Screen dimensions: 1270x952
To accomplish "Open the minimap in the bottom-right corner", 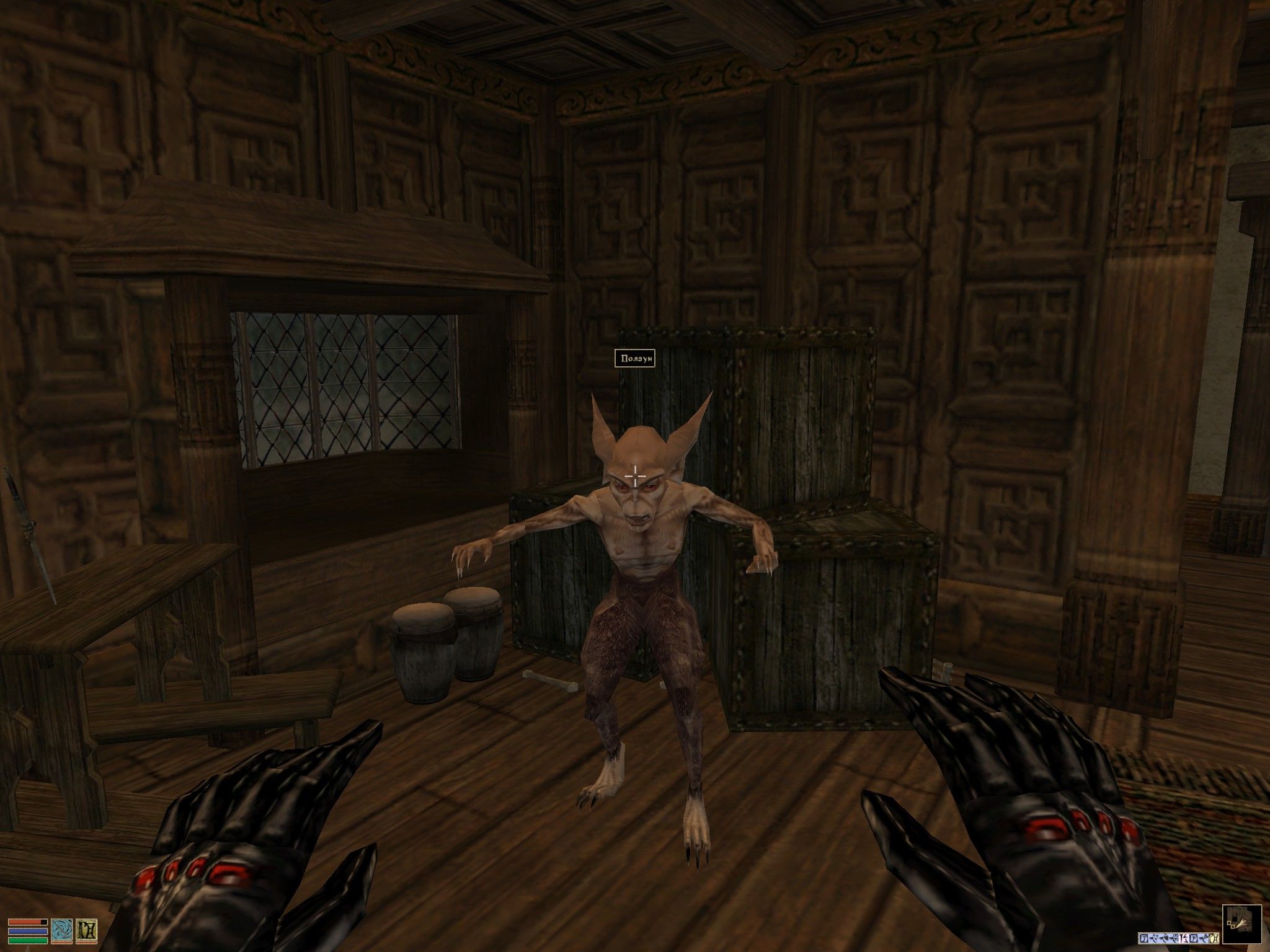I will point(1241,924).
